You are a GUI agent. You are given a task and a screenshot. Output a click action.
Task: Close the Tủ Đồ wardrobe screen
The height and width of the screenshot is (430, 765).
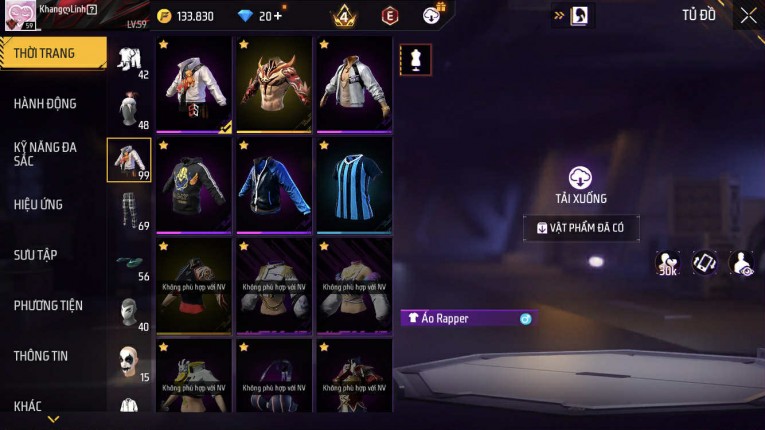pyautogui.click(x=748, y=15)
